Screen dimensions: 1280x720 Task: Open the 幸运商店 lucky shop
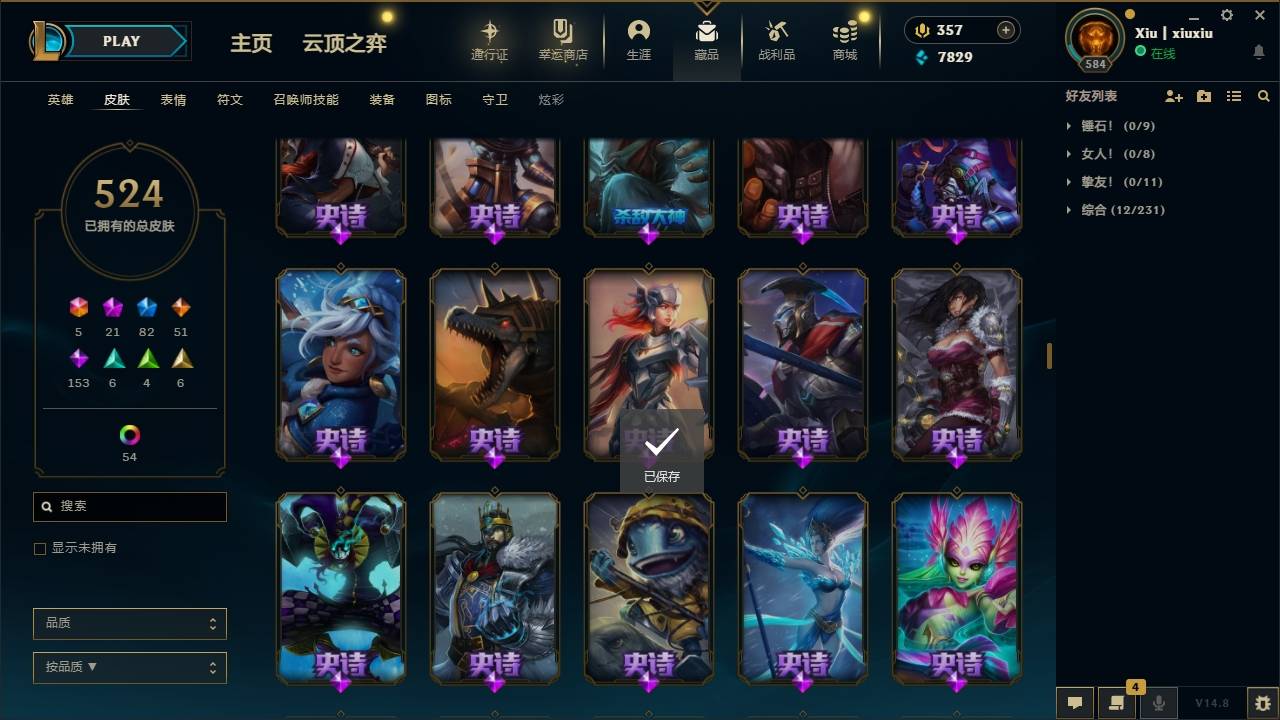tap(562, 40)
